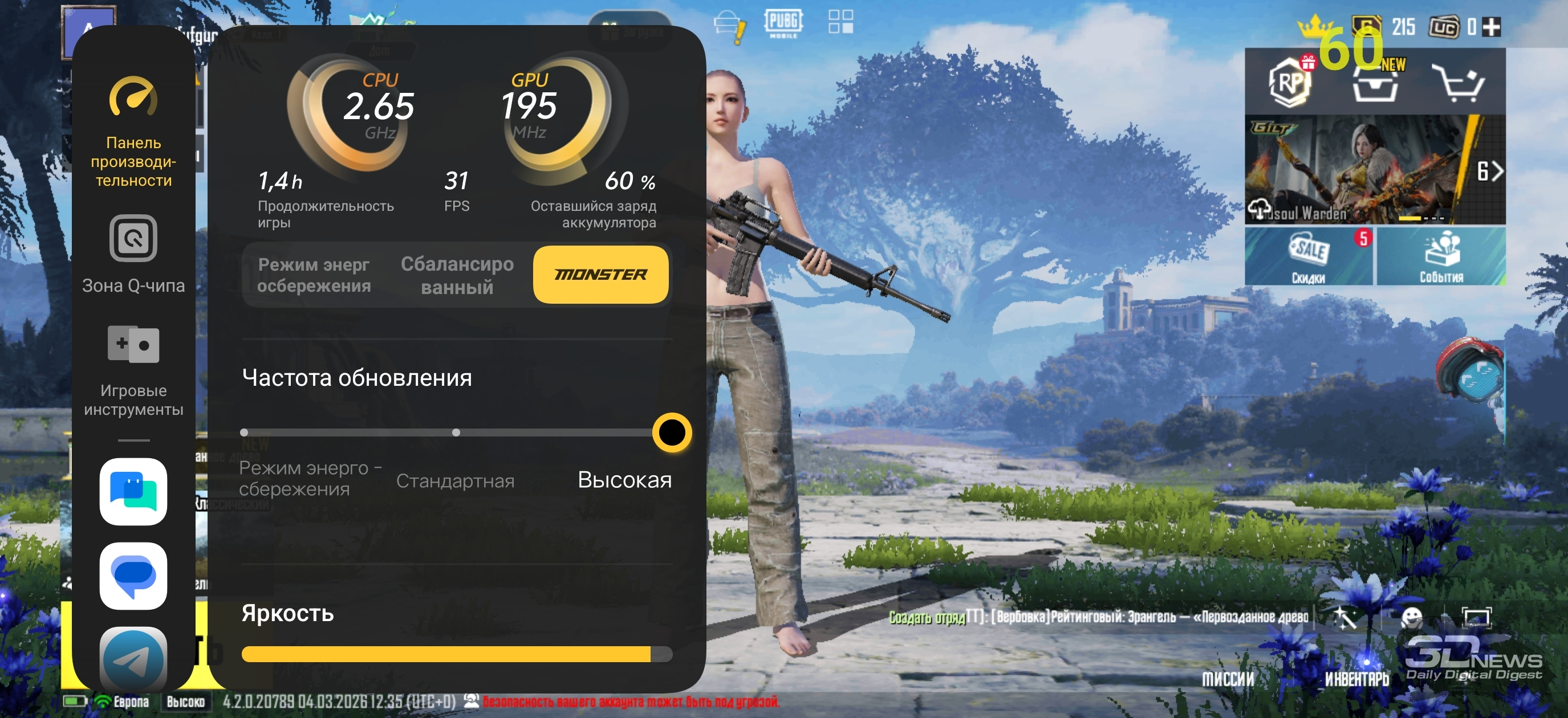1568x718 pixels.
Task: Open the blue-green chat app shortcut
Action: pos(133,492)
